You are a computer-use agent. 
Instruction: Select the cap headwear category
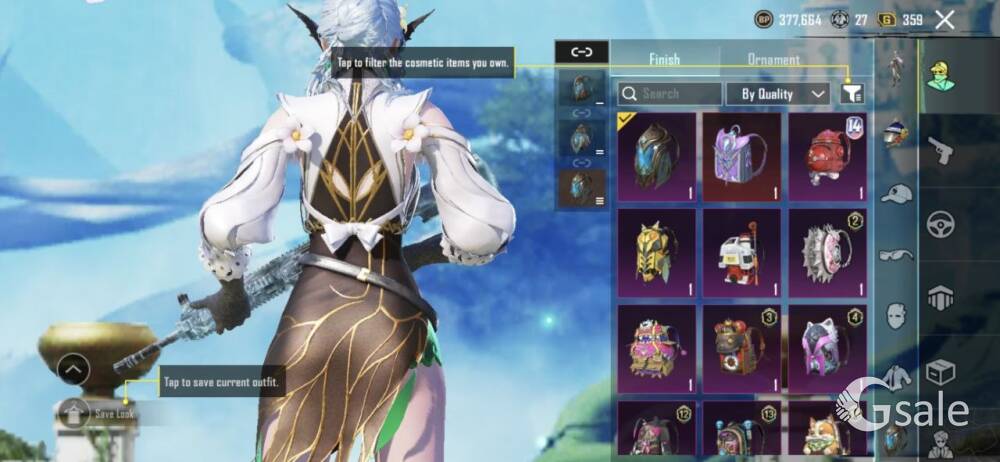pos(896,194)
